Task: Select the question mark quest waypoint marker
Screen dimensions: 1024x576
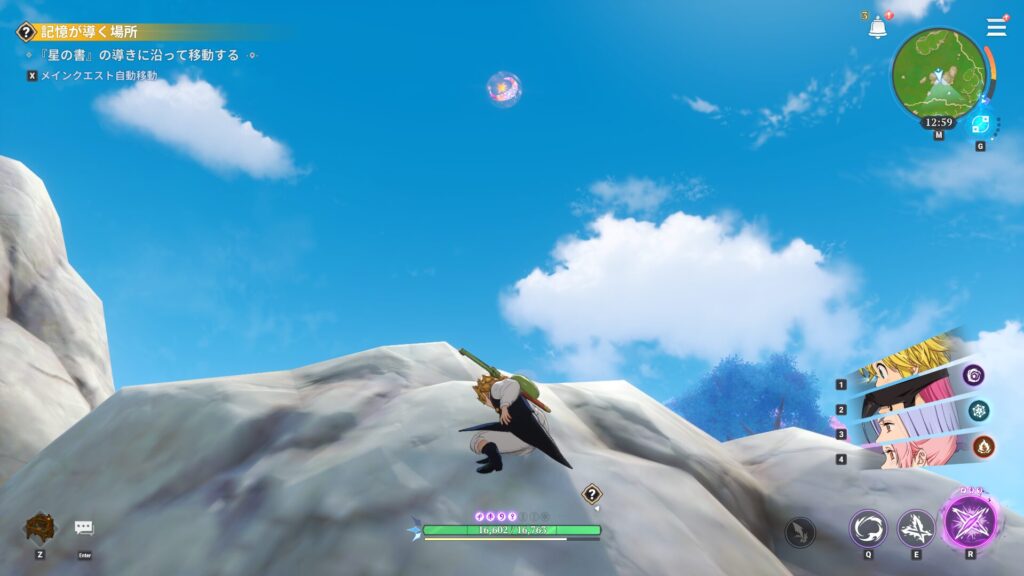Action: (x=592, y=493)
